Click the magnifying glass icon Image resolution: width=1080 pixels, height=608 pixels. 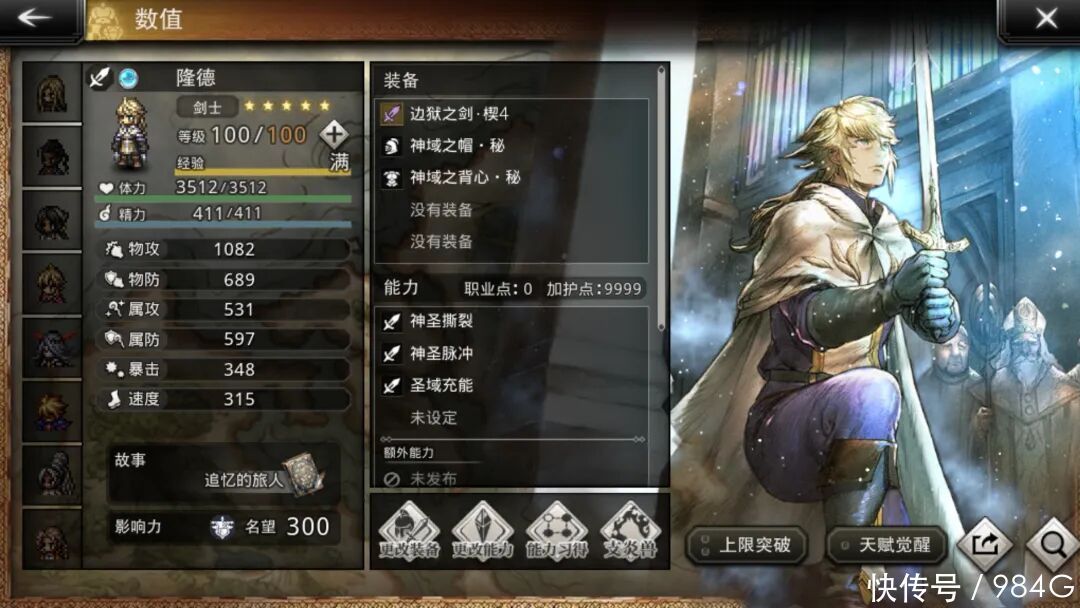(1051, 545)
